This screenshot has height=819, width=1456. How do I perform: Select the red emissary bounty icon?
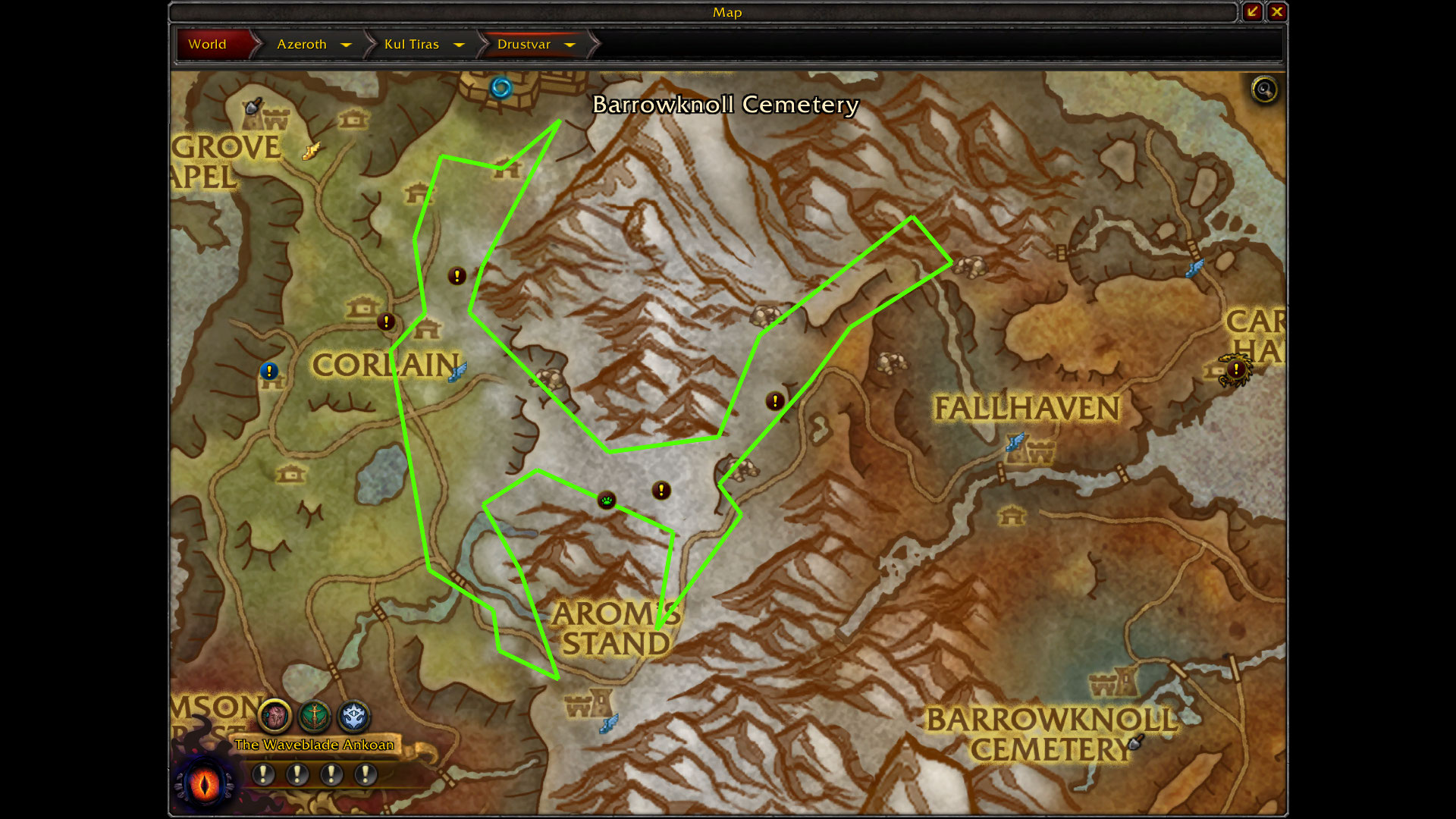275,715
